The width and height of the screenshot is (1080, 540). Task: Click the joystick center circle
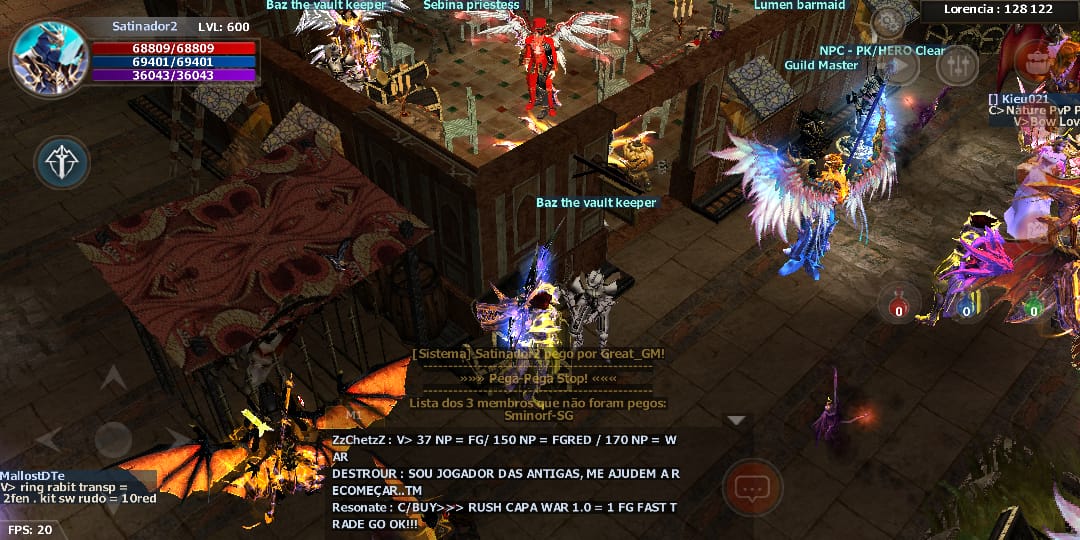tap(113, 439)
